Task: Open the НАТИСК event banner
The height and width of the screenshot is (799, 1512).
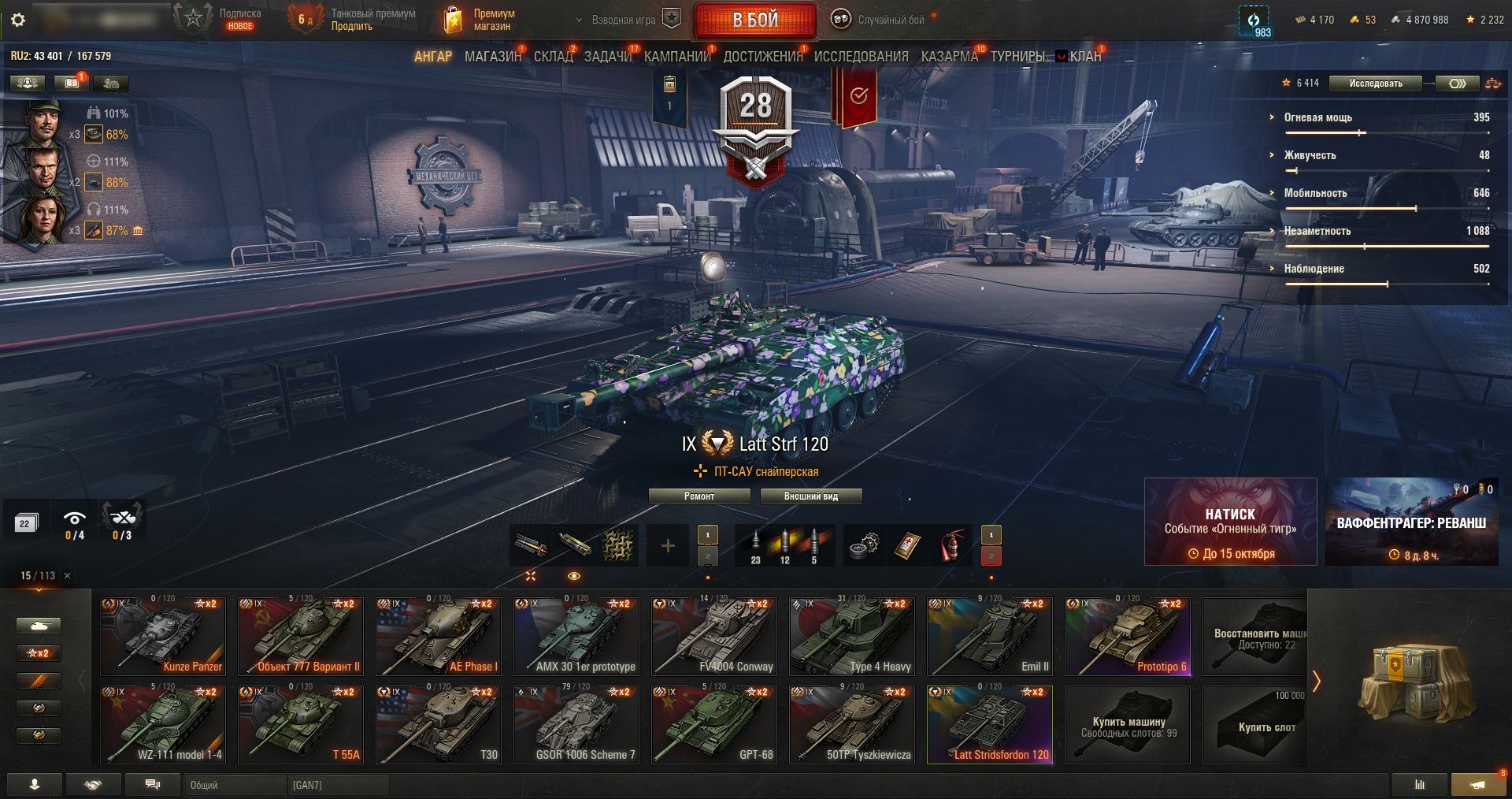Action: [x=1230, y=522]
